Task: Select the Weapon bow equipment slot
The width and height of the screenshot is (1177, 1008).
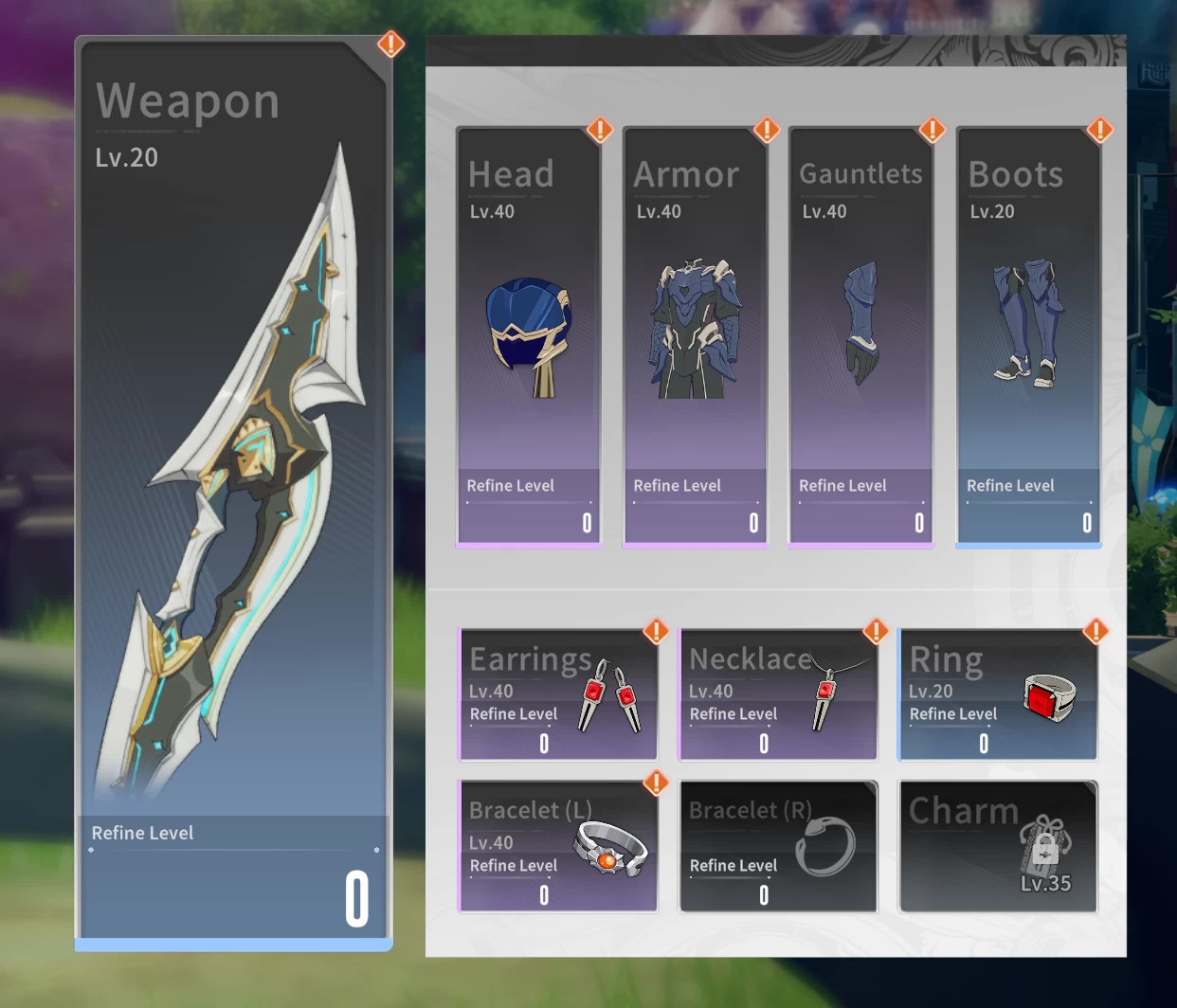Action: (233, 493)
